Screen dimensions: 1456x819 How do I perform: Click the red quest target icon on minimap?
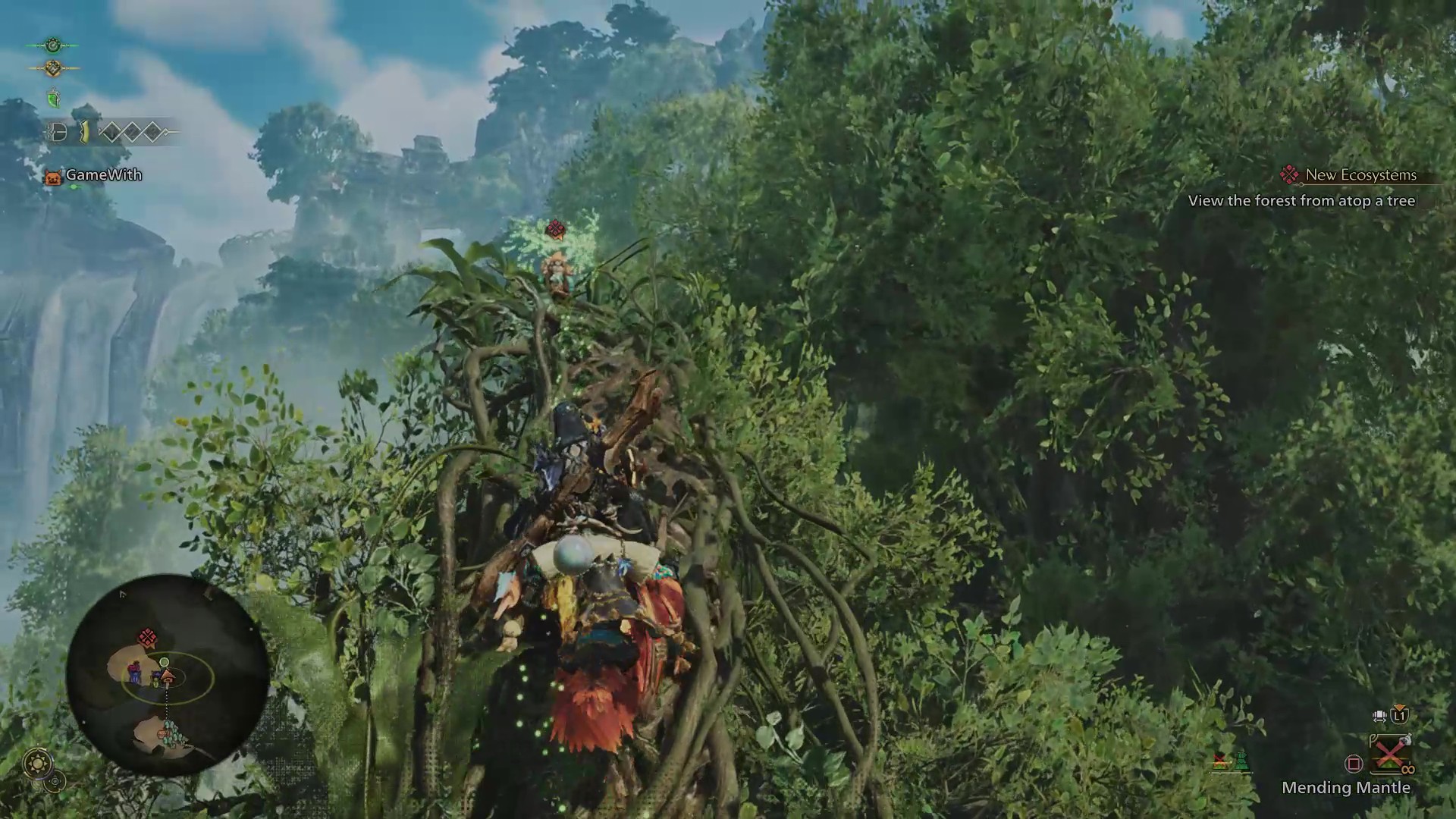146,636
